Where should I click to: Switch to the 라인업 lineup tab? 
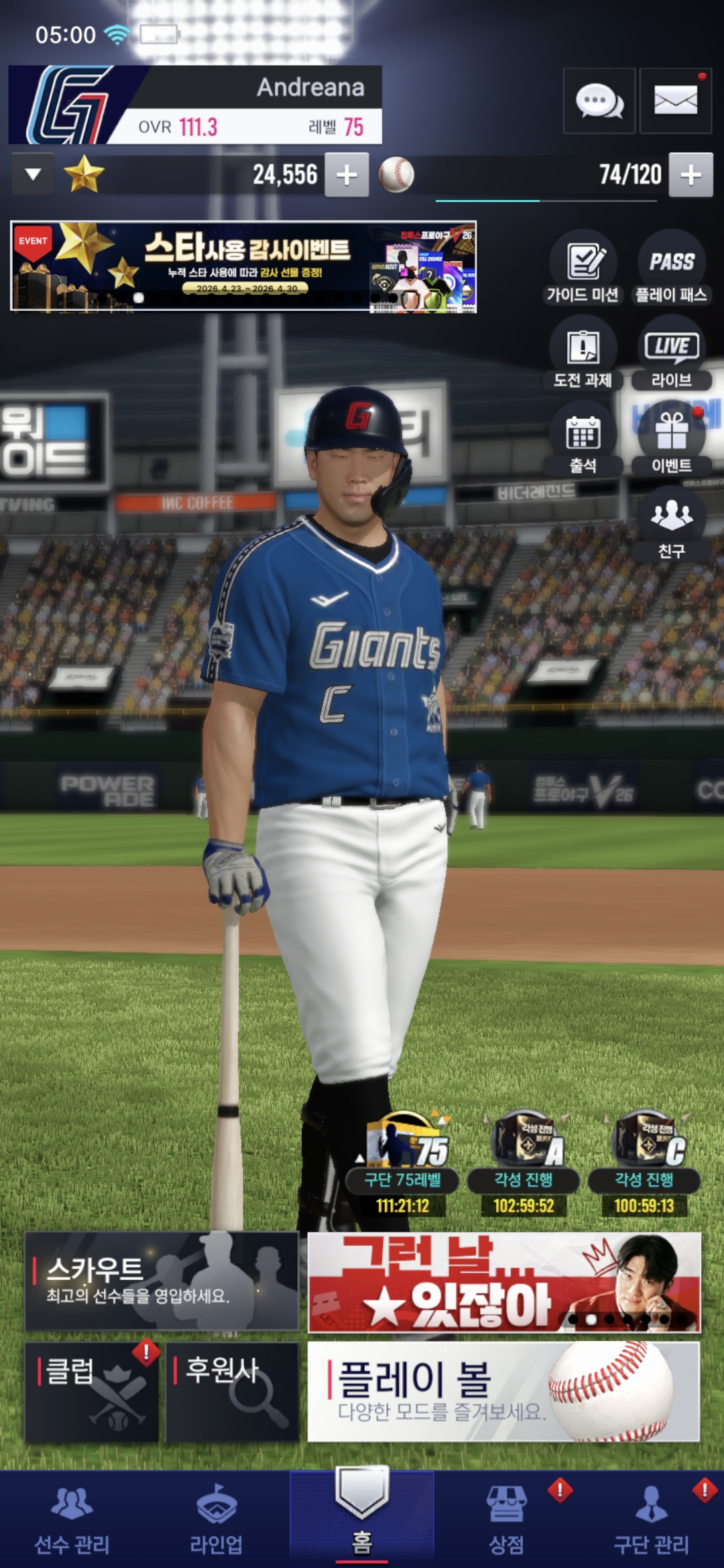click(x=217, y=1521)
